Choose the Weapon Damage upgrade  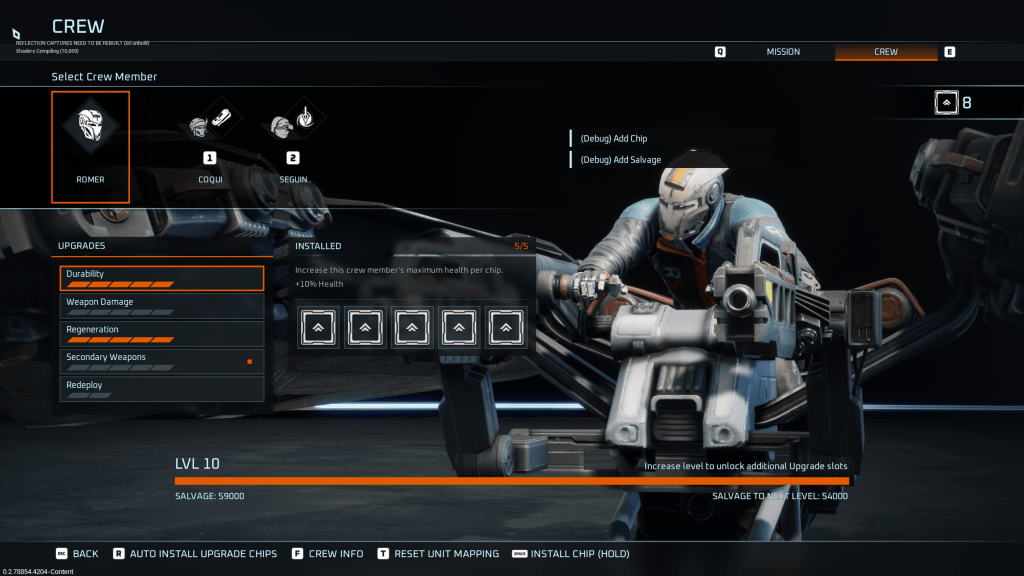coord(161,305)
